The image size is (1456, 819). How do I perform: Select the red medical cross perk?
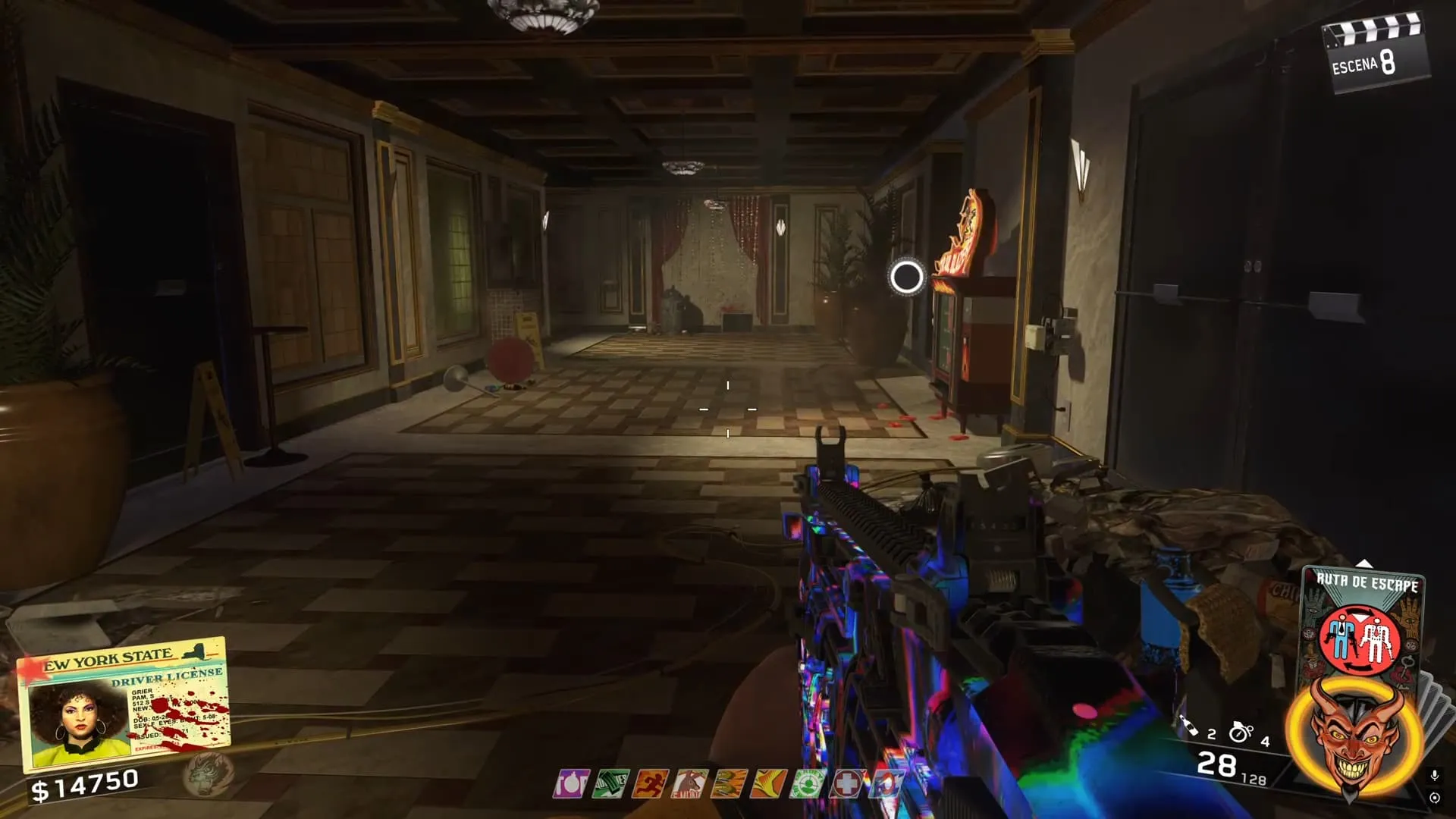tap(846, 784)
